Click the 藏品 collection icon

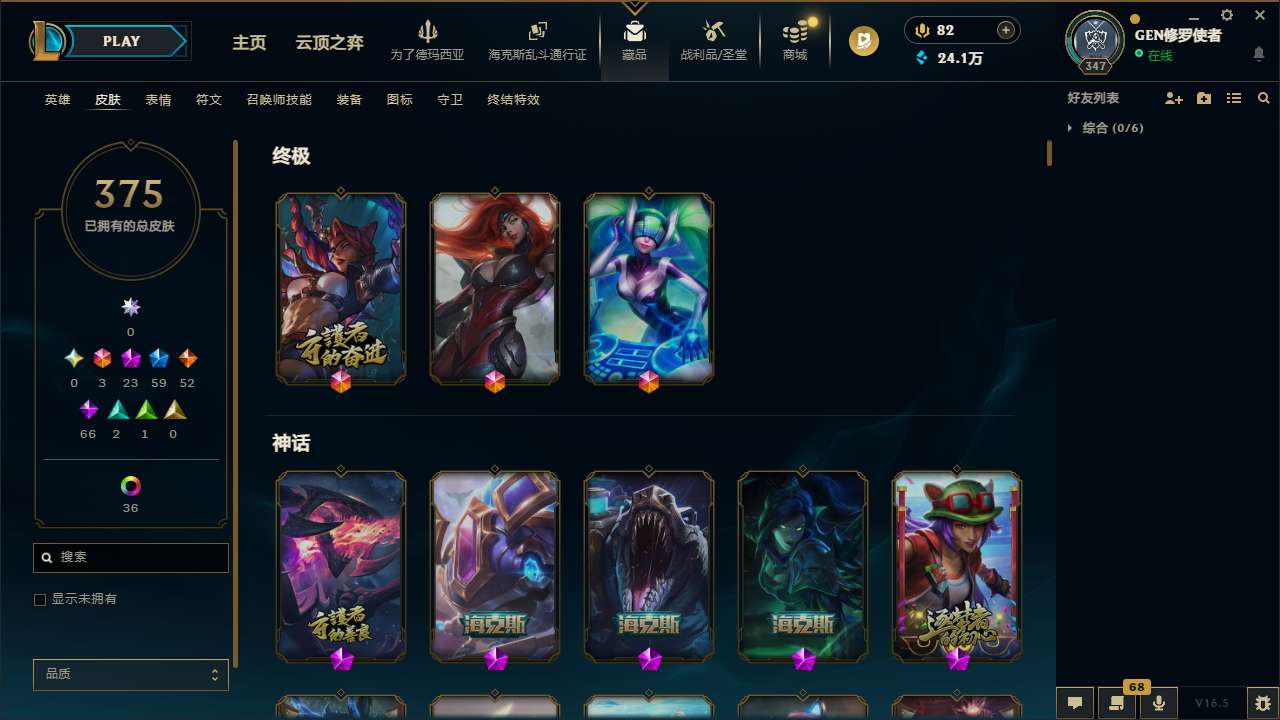(634, 40)
